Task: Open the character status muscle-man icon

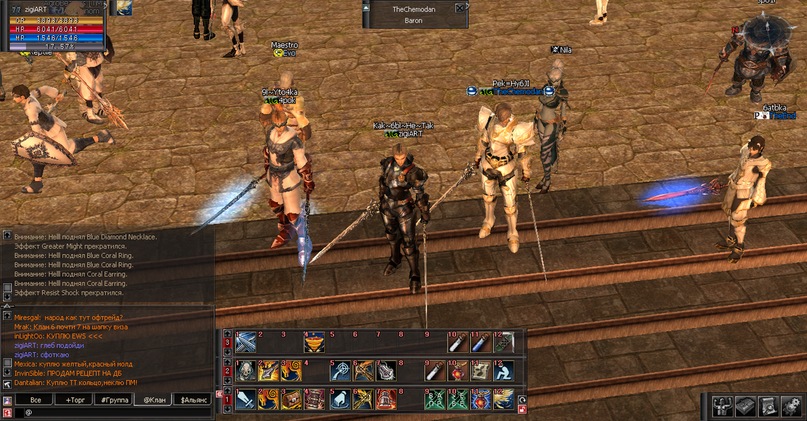Action: tap(722, 405)
